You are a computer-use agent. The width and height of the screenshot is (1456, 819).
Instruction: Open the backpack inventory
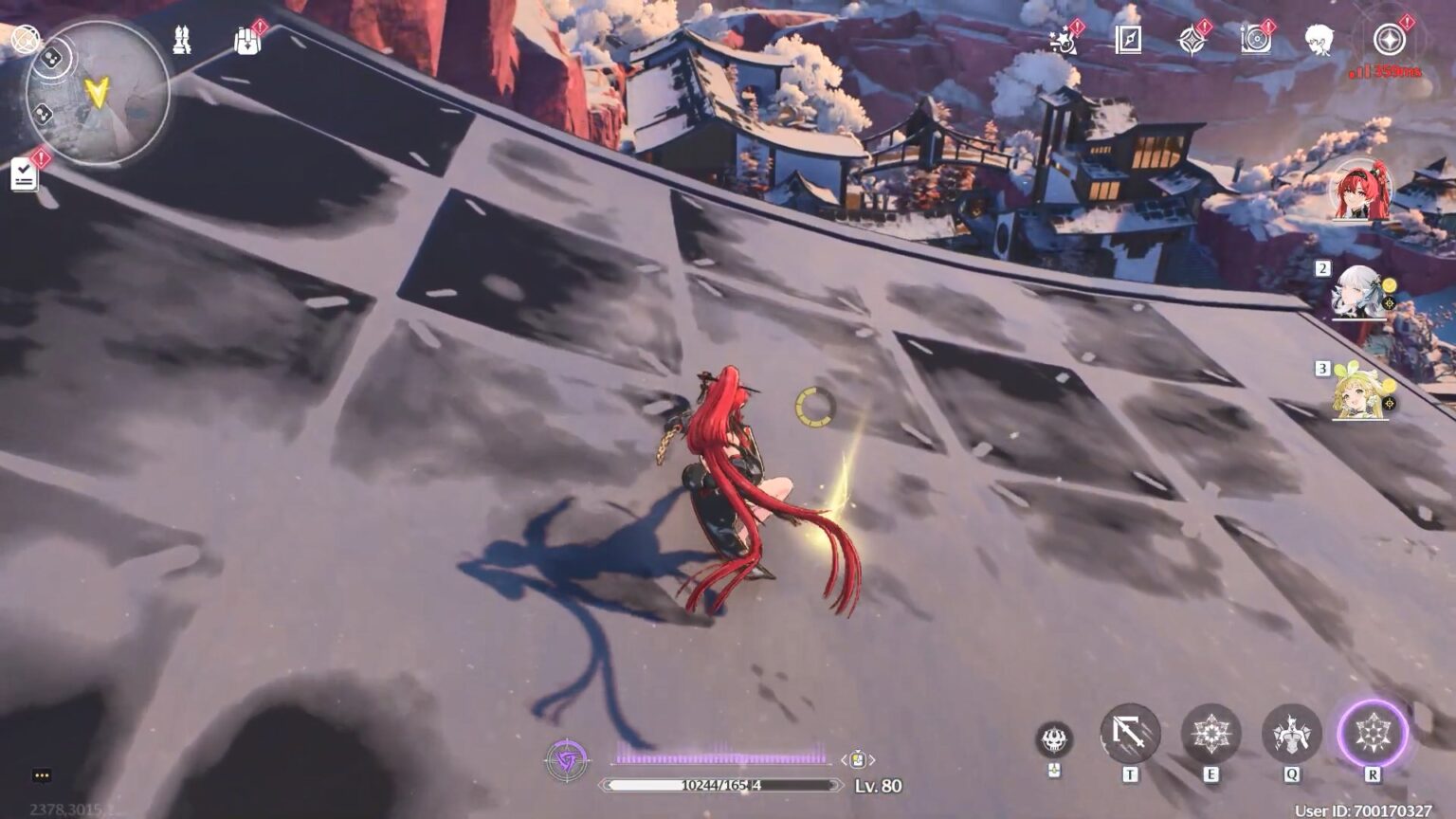click(x=246, y=40)
